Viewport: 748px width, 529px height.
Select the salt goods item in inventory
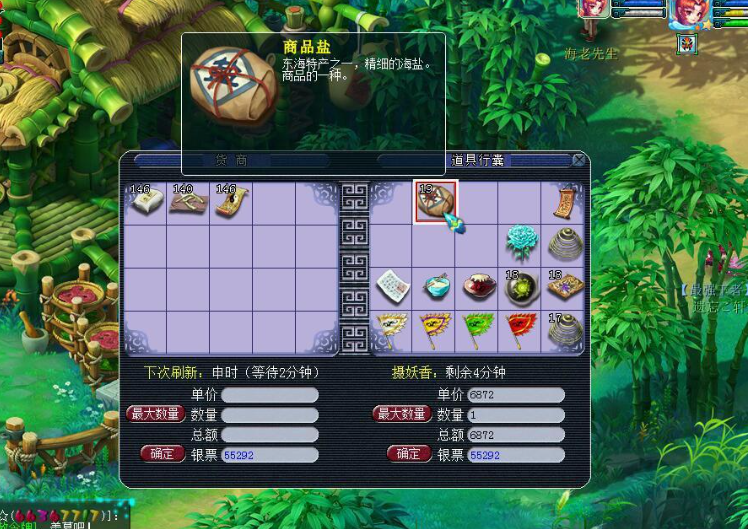click(435, 201)
